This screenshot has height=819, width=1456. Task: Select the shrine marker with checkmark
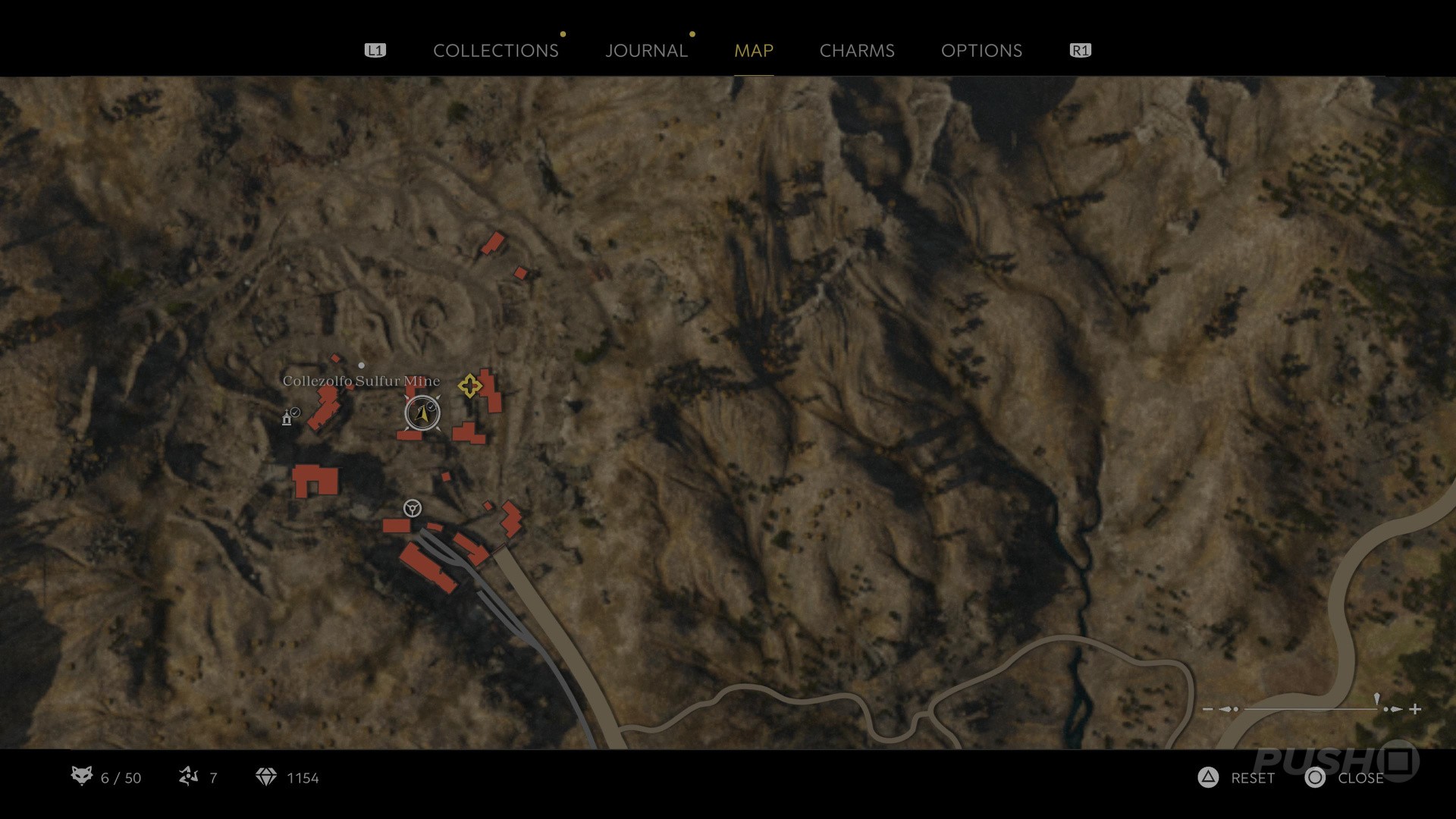point(287,417)
